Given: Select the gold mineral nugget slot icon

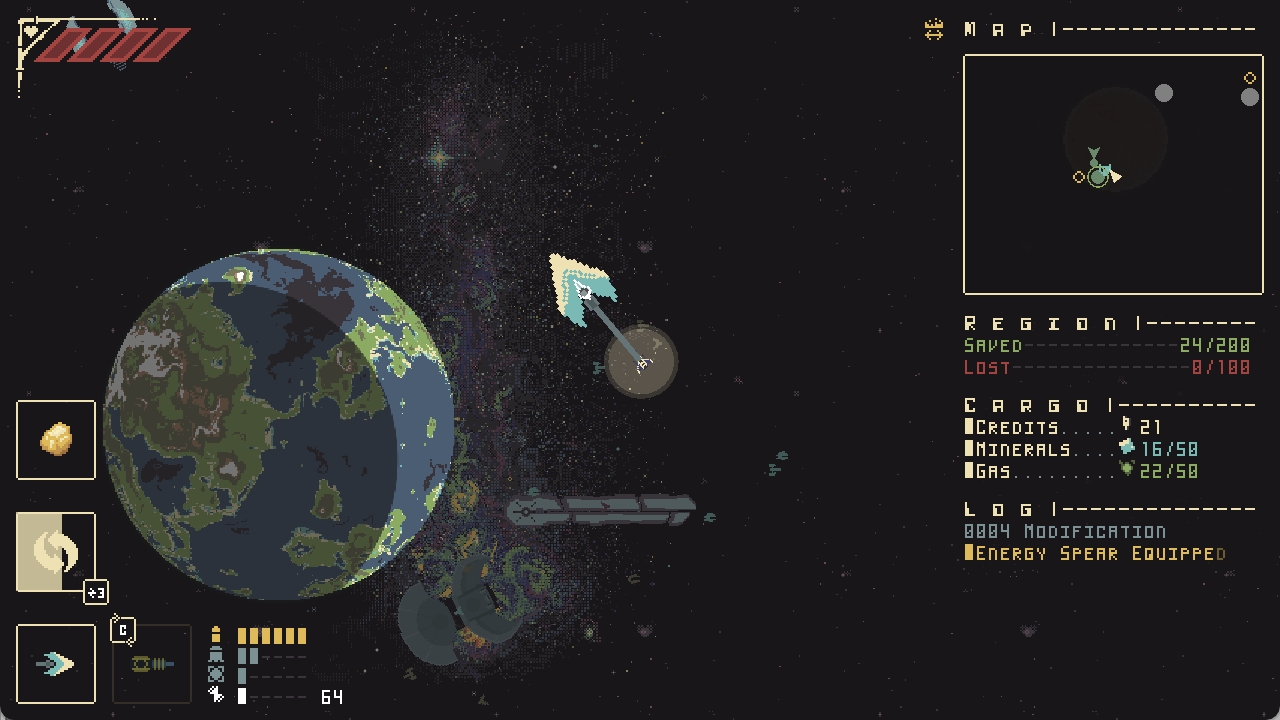Looking at the screenshot, I should (x=55, y=439).
